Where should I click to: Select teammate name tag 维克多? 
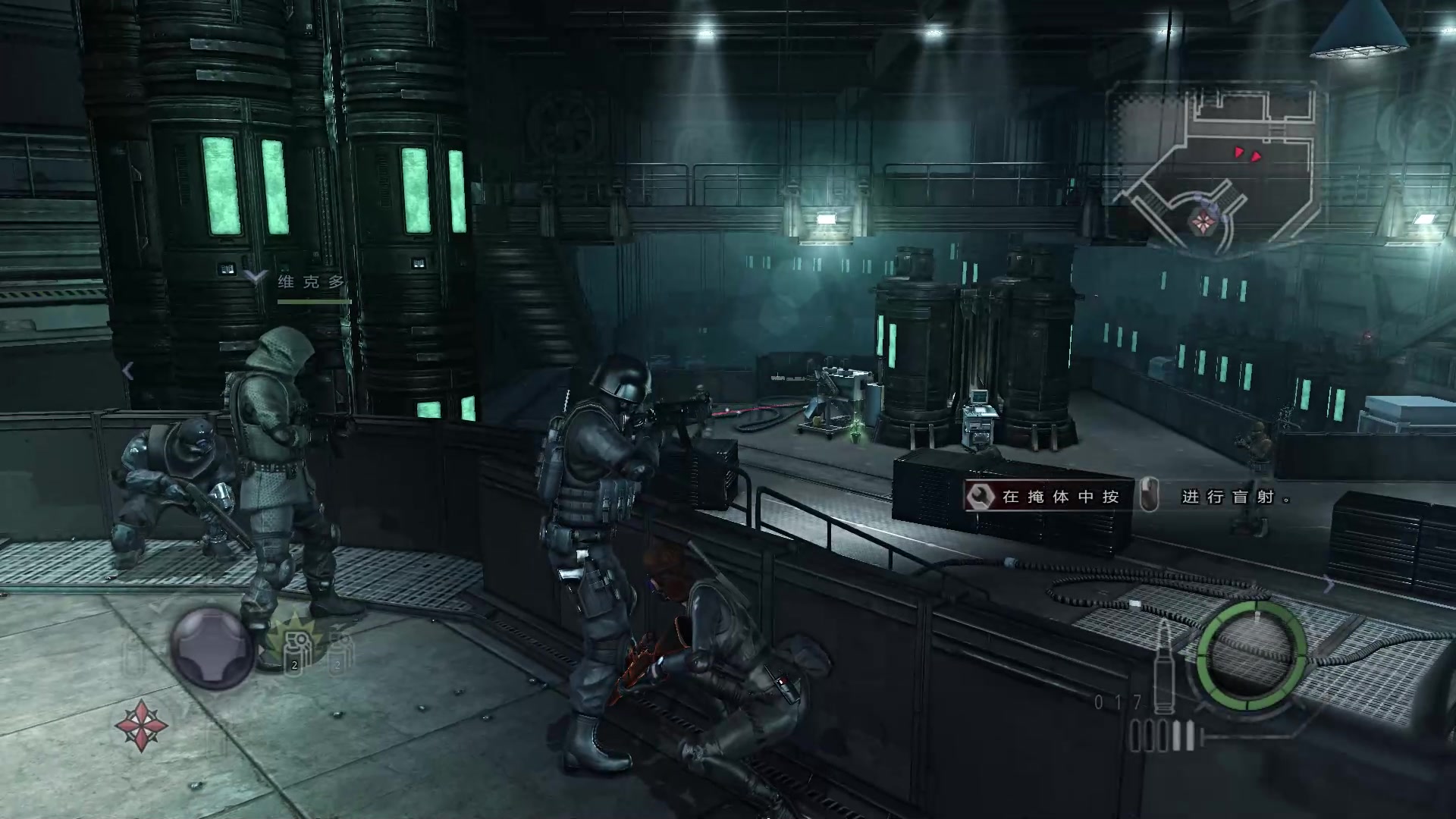tap(311, 282)
